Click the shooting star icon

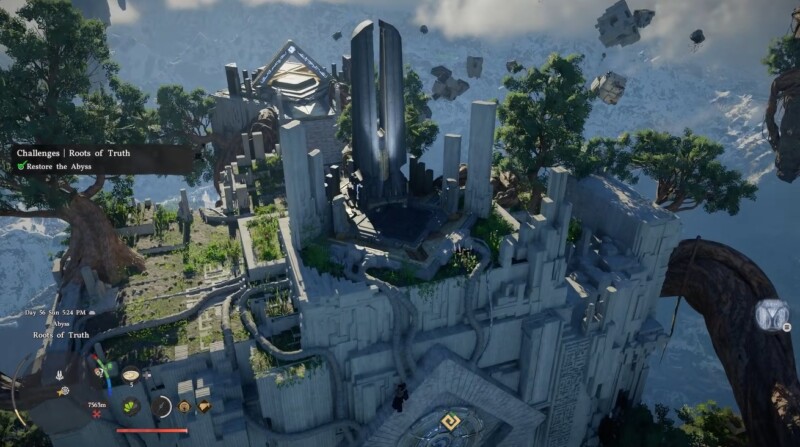point(62,391)
